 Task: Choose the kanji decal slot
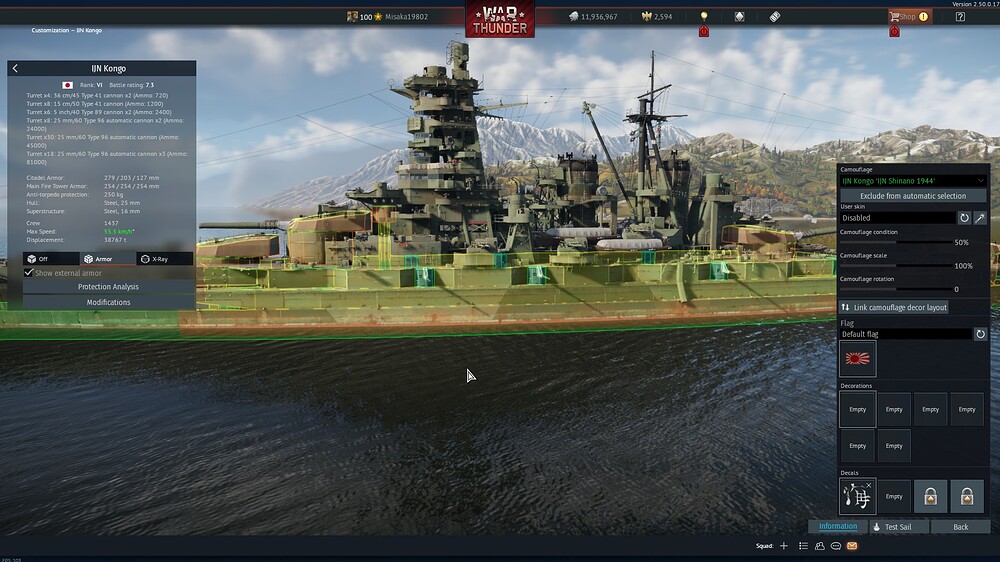[x=858, y=496]
